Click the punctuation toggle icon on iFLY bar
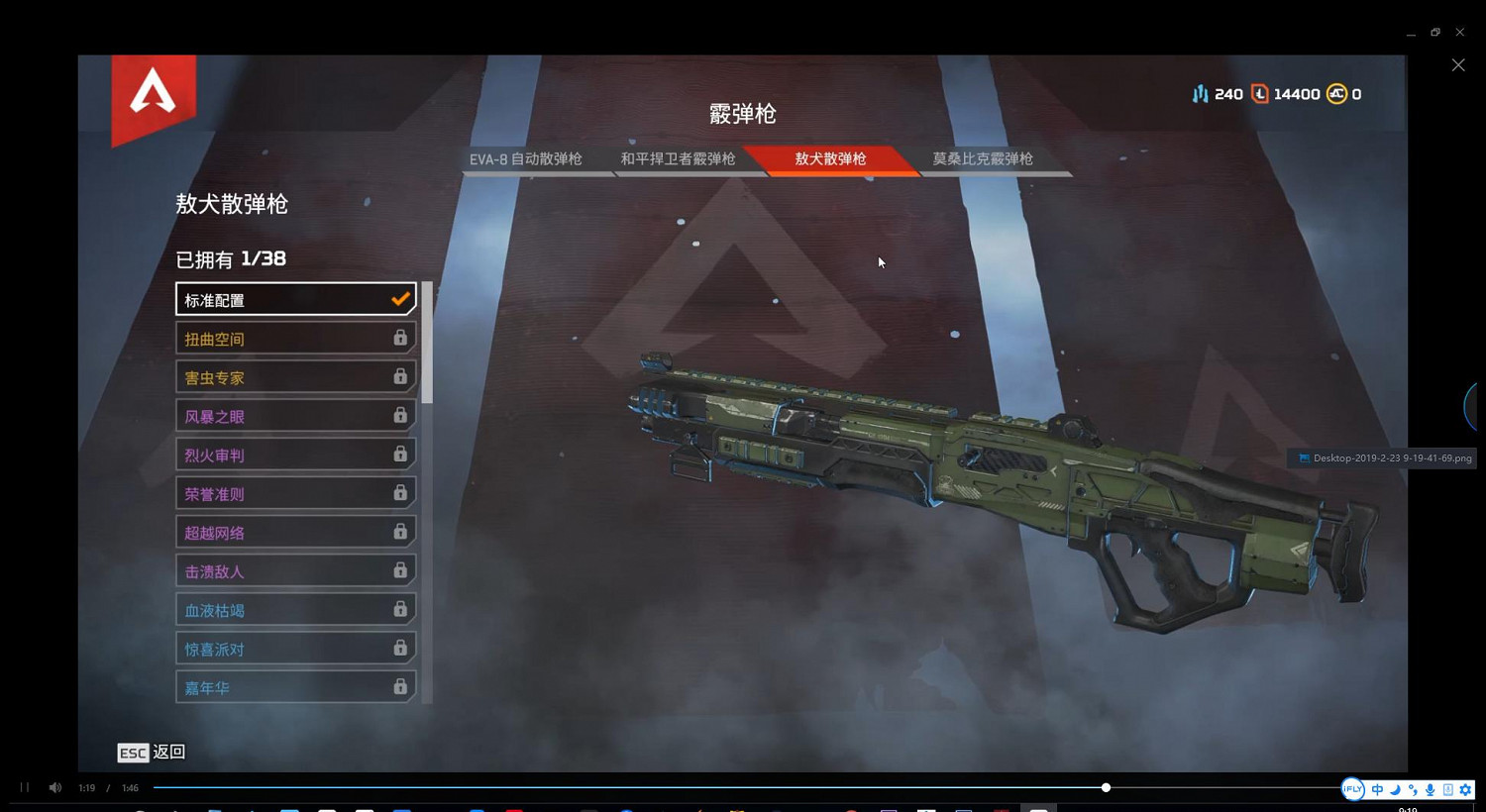1486x812 pixels. click(1413, 789)
